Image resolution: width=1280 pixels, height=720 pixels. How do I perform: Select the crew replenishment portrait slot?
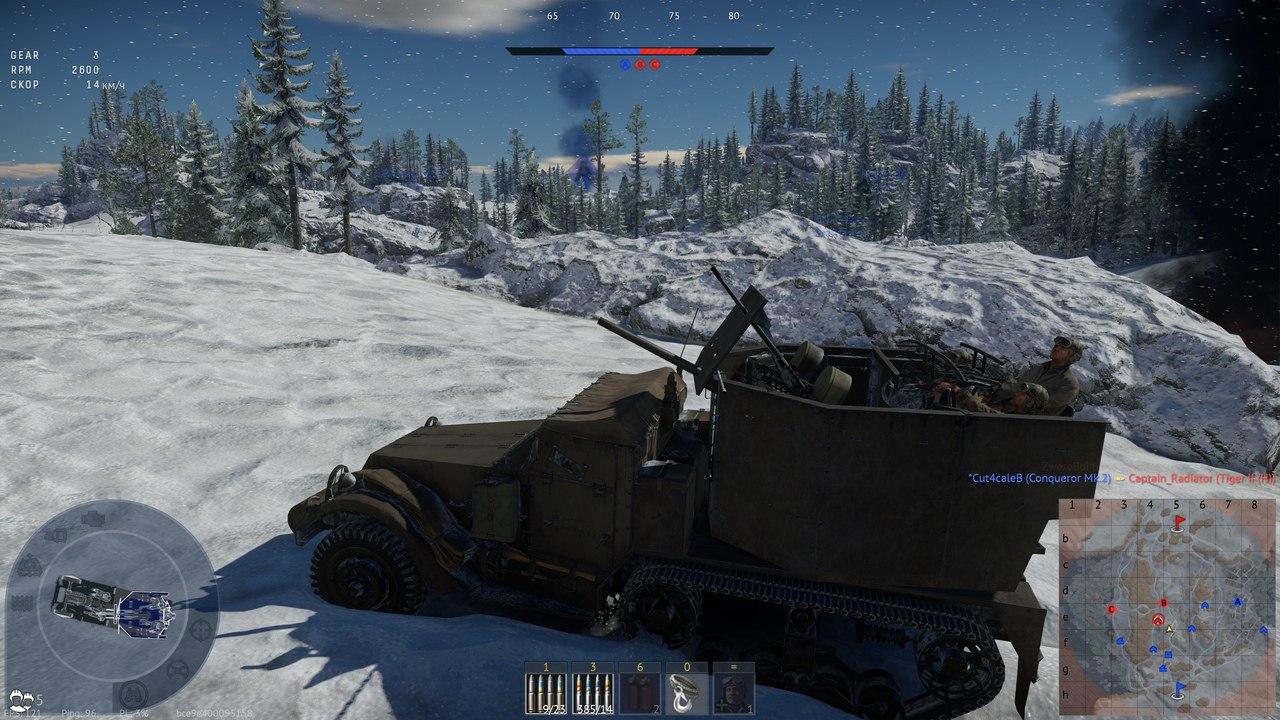[x=733, y=688]
